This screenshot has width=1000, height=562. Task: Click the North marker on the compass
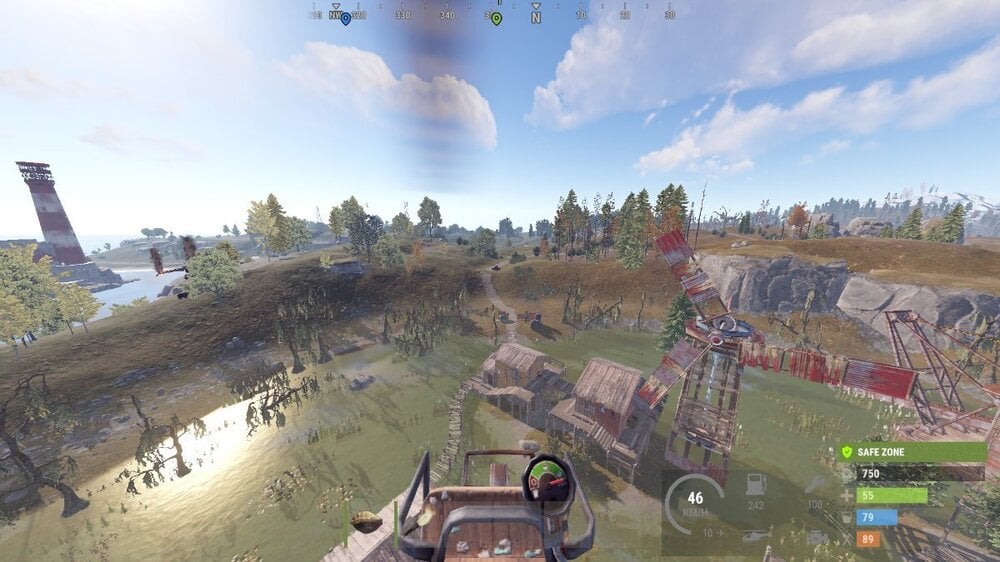tap(536, 16)
